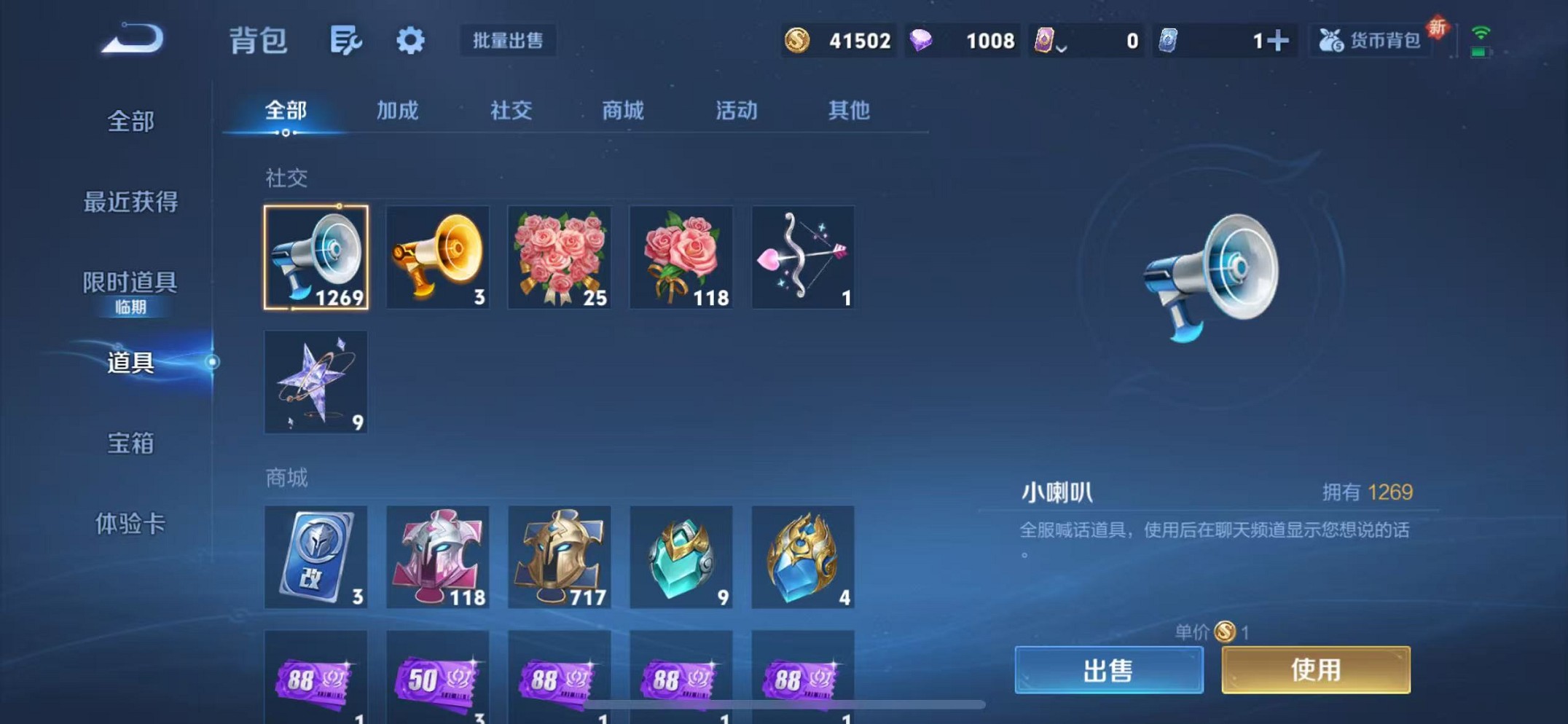Select the 改 rune modification card

pyautogui.click(x=316, y=558)
